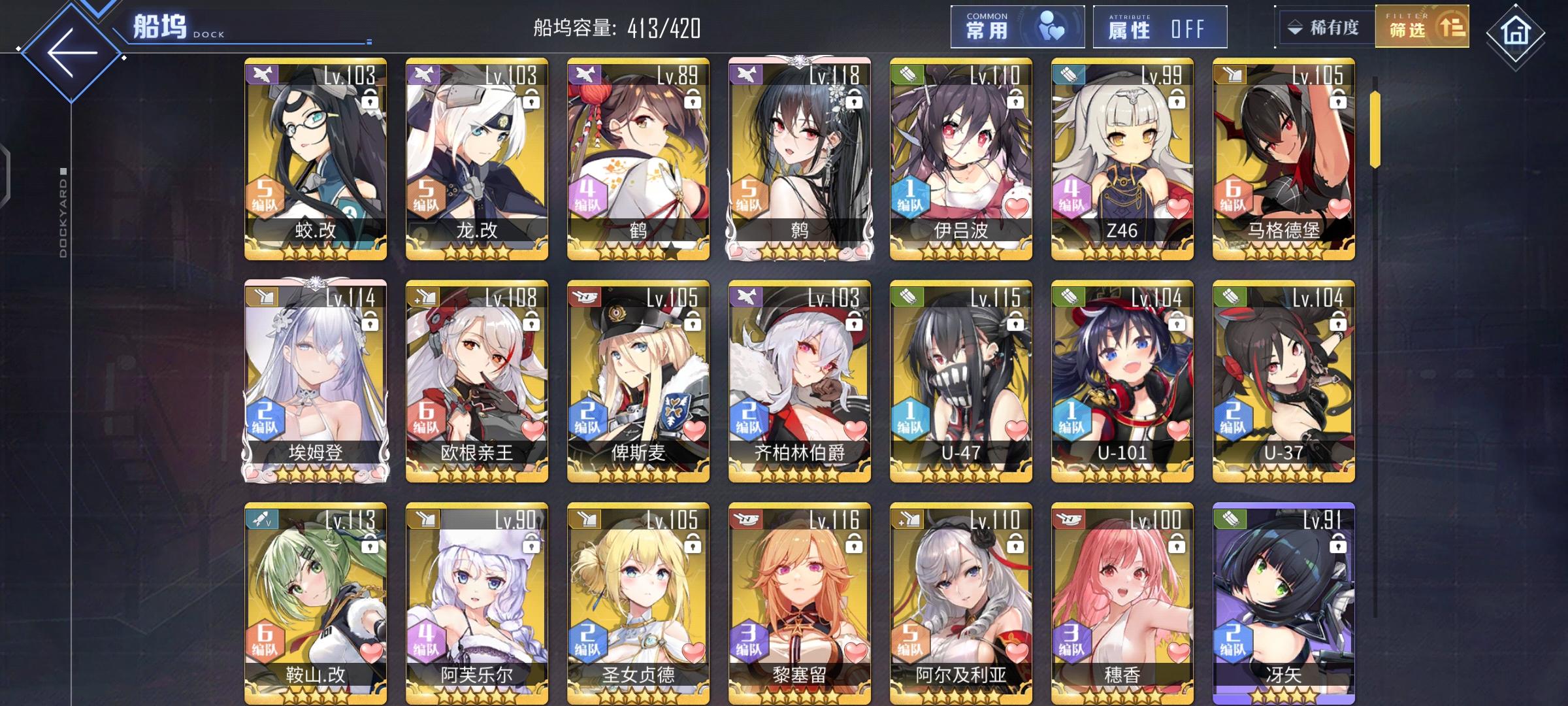This screenshot has height=706, width=1568.
Task: Open the 筛选 filter panel
Action: [x=1424, y=29]
